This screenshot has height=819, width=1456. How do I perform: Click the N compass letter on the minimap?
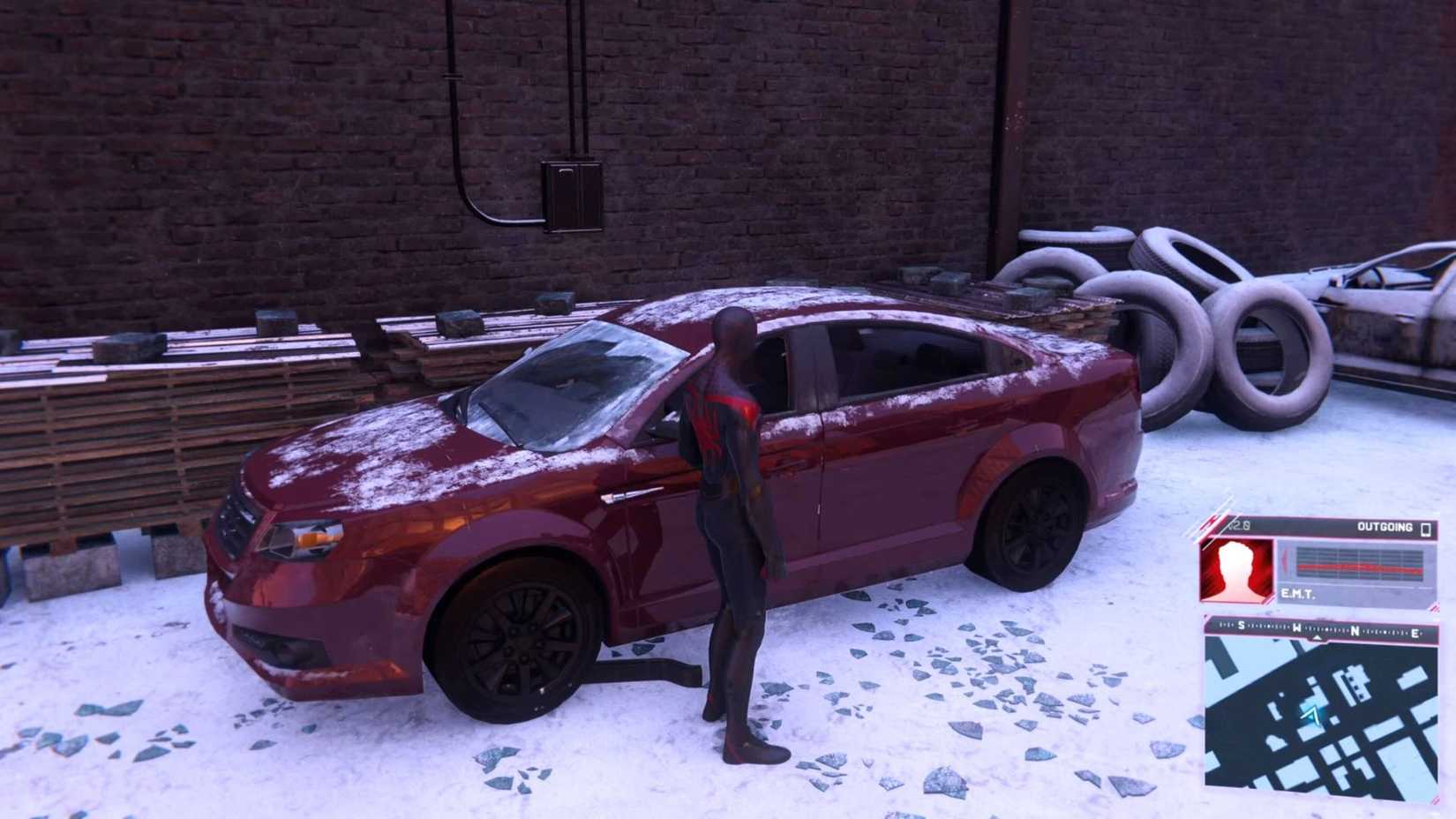[x=1355, y=630]
